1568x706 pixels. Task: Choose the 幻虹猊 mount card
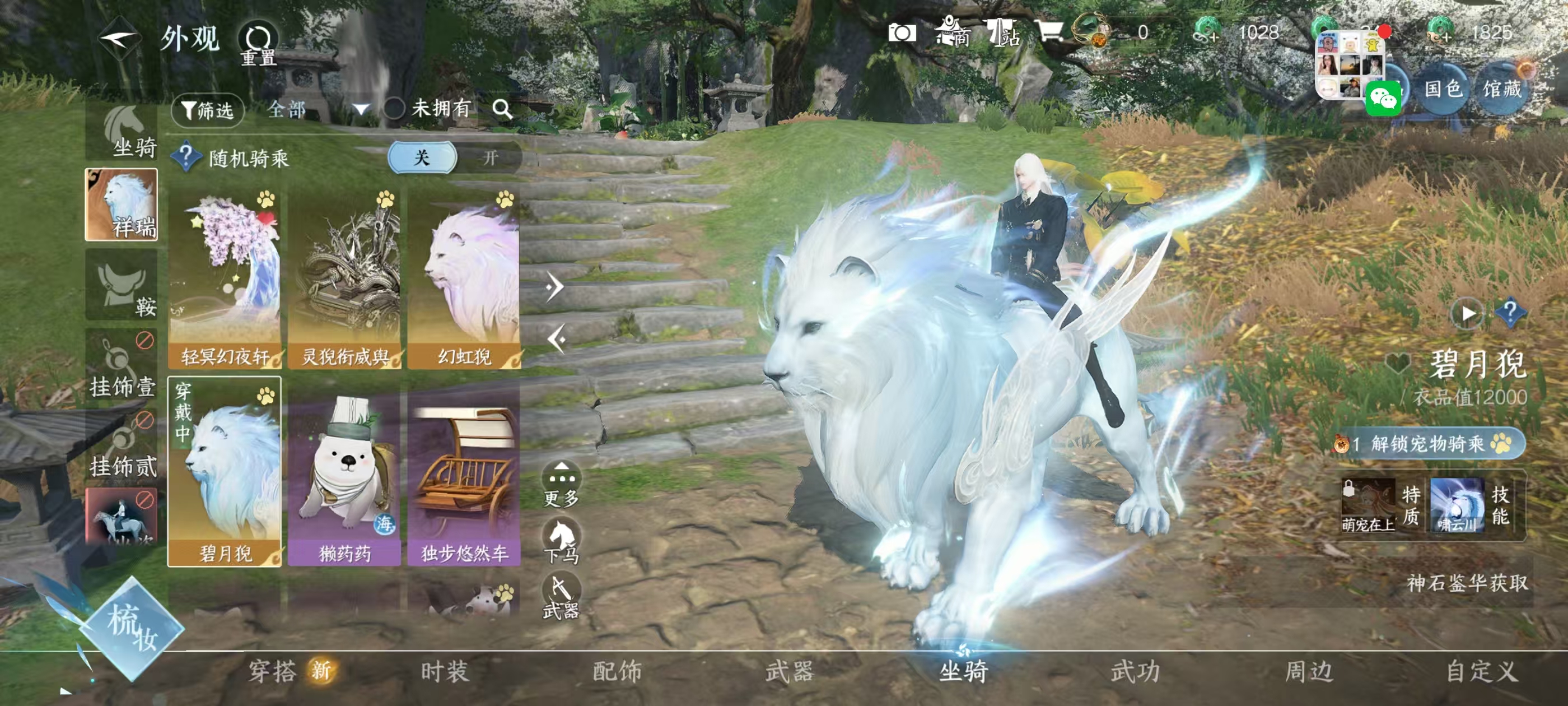464,279
